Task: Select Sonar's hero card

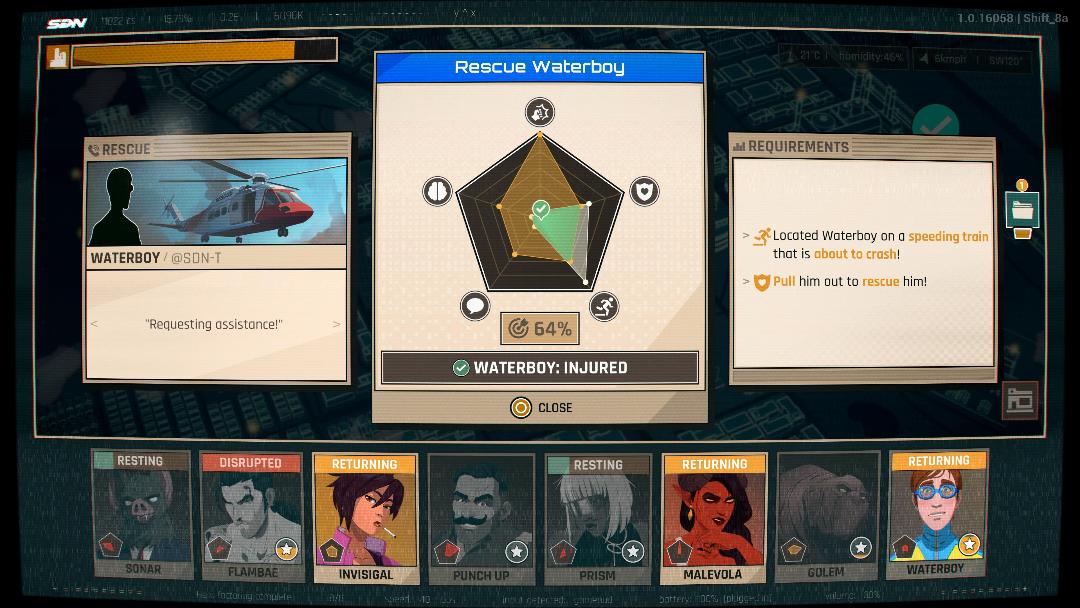Action: pos(142,515)
